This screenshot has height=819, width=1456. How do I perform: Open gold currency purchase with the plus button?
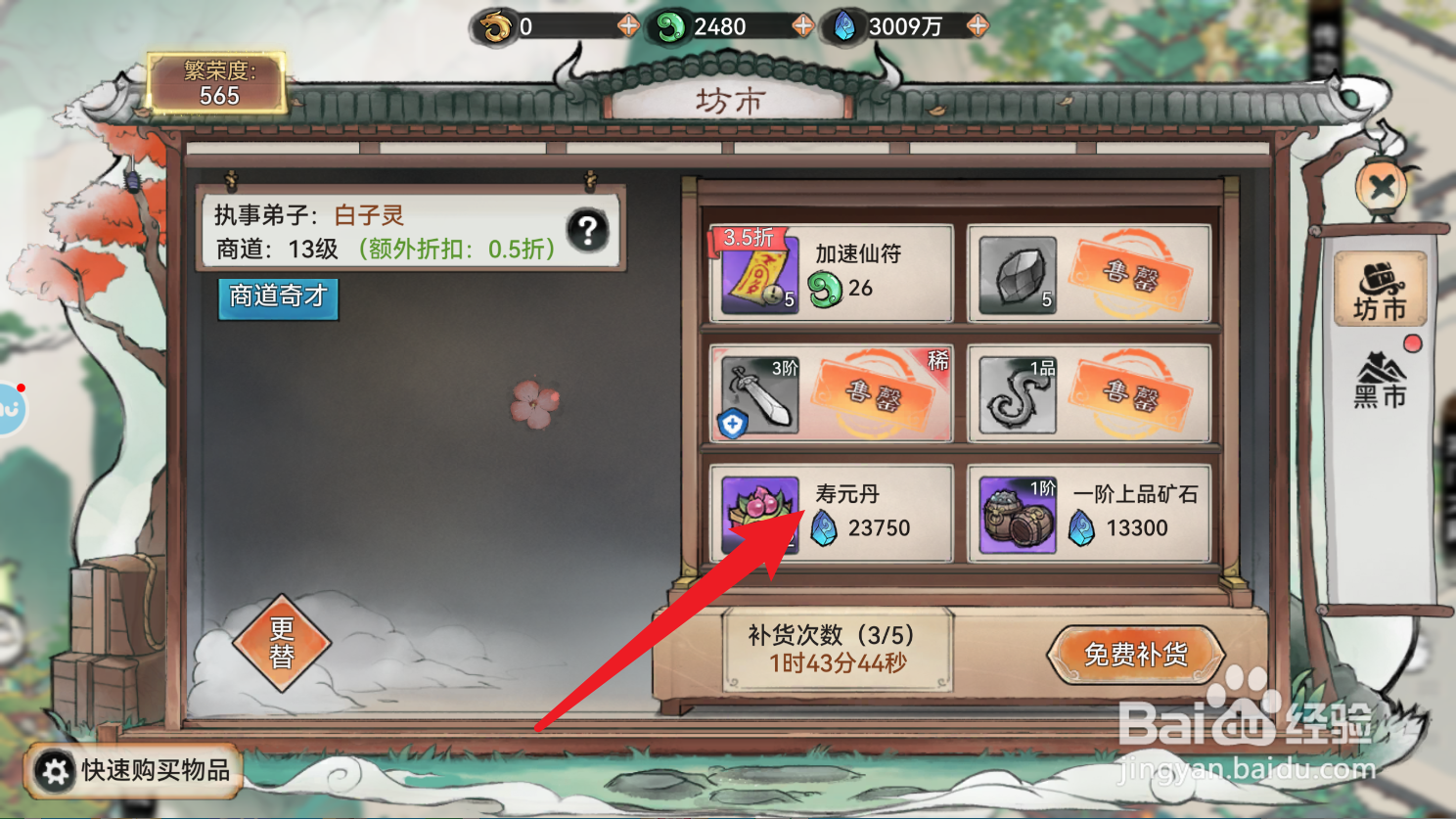627,26
